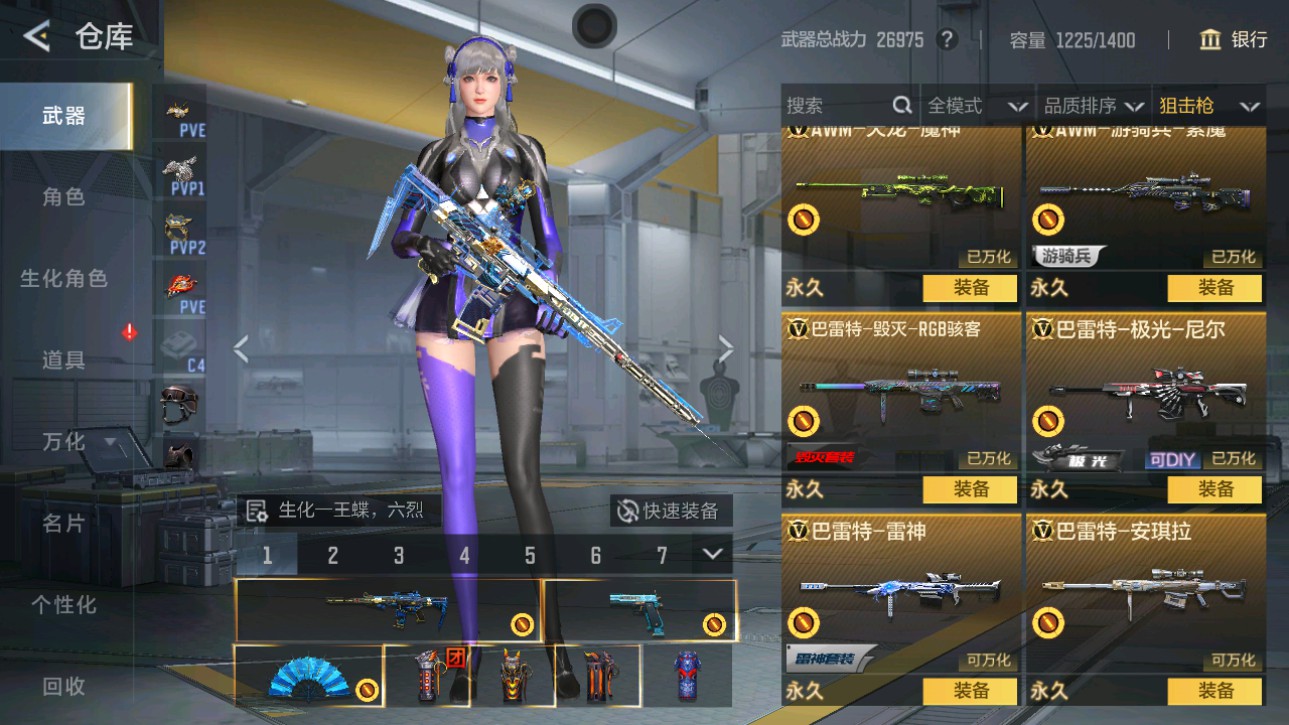Click the PVE loadout icon at top left
1289x725 pixels.
pyautogui.click(x=184, y=115)
